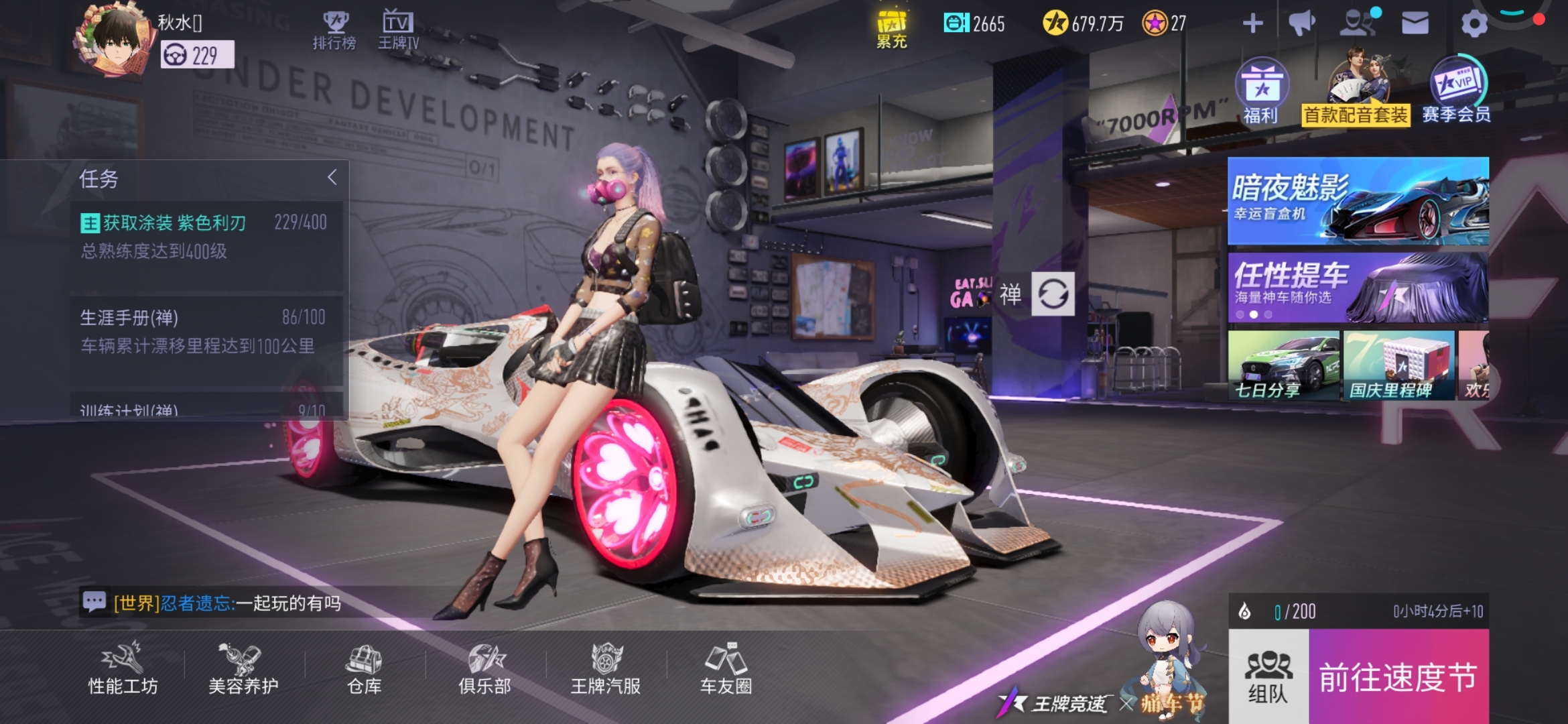Open 王牌TV channel
Image resolution: width=1568 pixels, height=724 pixels.
pos(398,31)
